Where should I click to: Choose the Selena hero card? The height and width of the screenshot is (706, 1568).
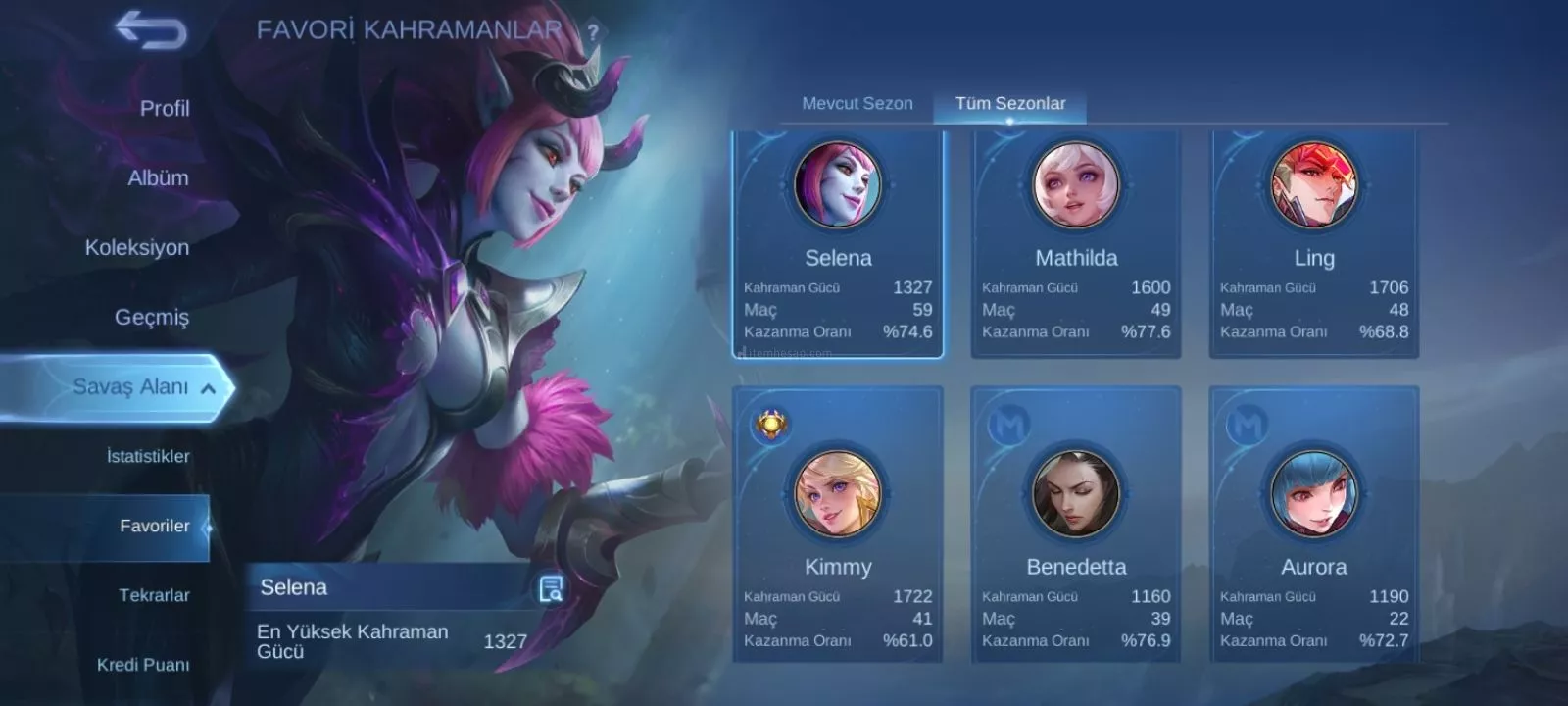tap(838, 245)
